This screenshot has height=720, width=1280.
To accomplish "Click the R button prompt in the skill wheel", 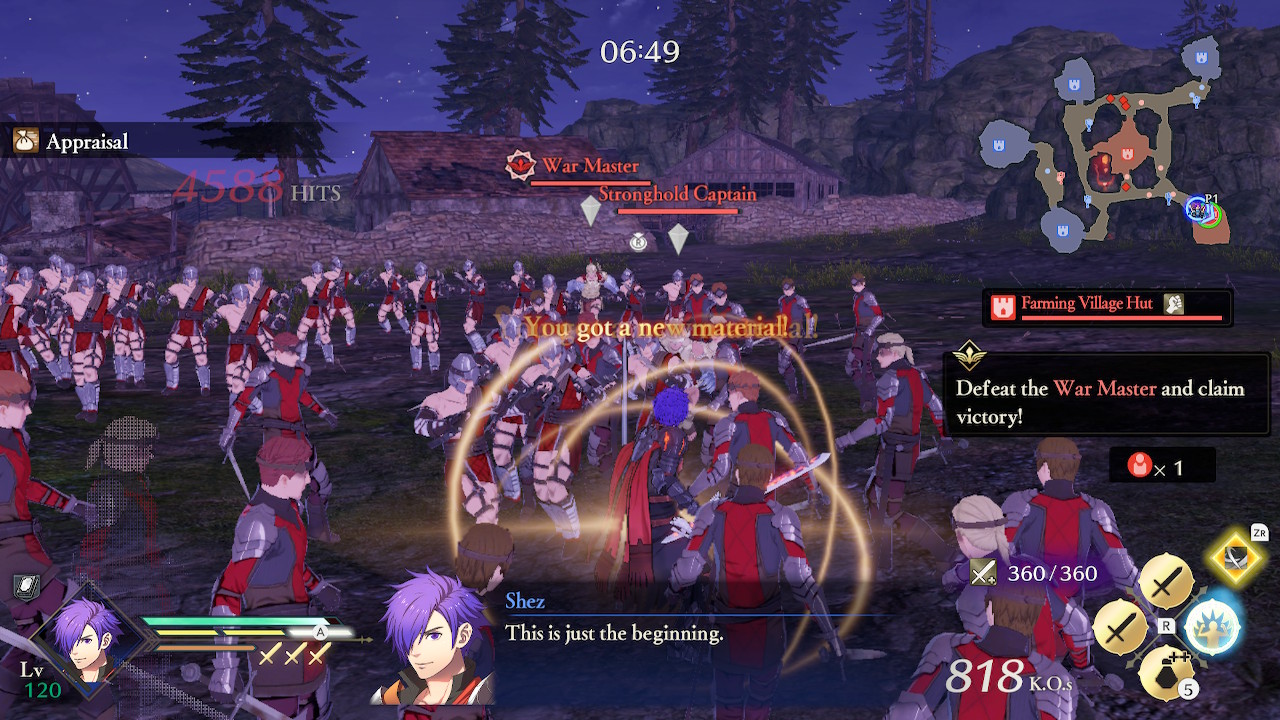I will 1166,625.
